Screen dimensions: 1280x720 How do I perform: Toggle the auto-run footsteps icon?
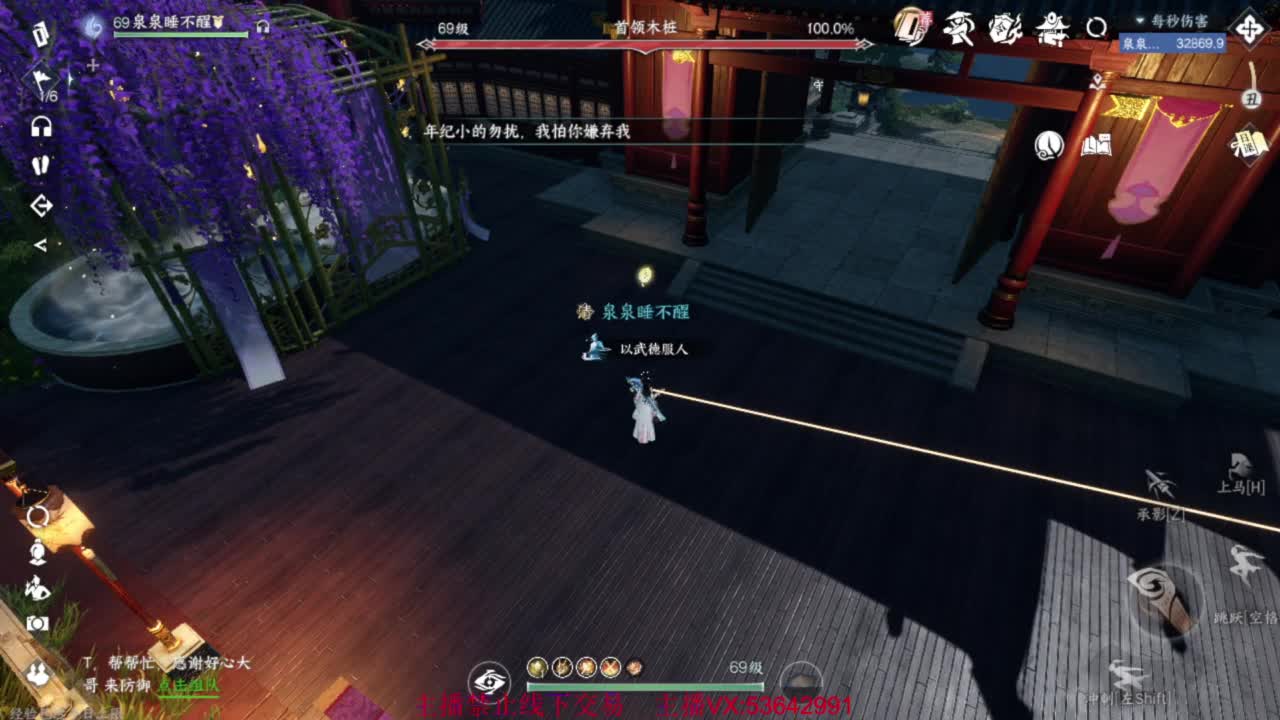click(x=40, y=163)
